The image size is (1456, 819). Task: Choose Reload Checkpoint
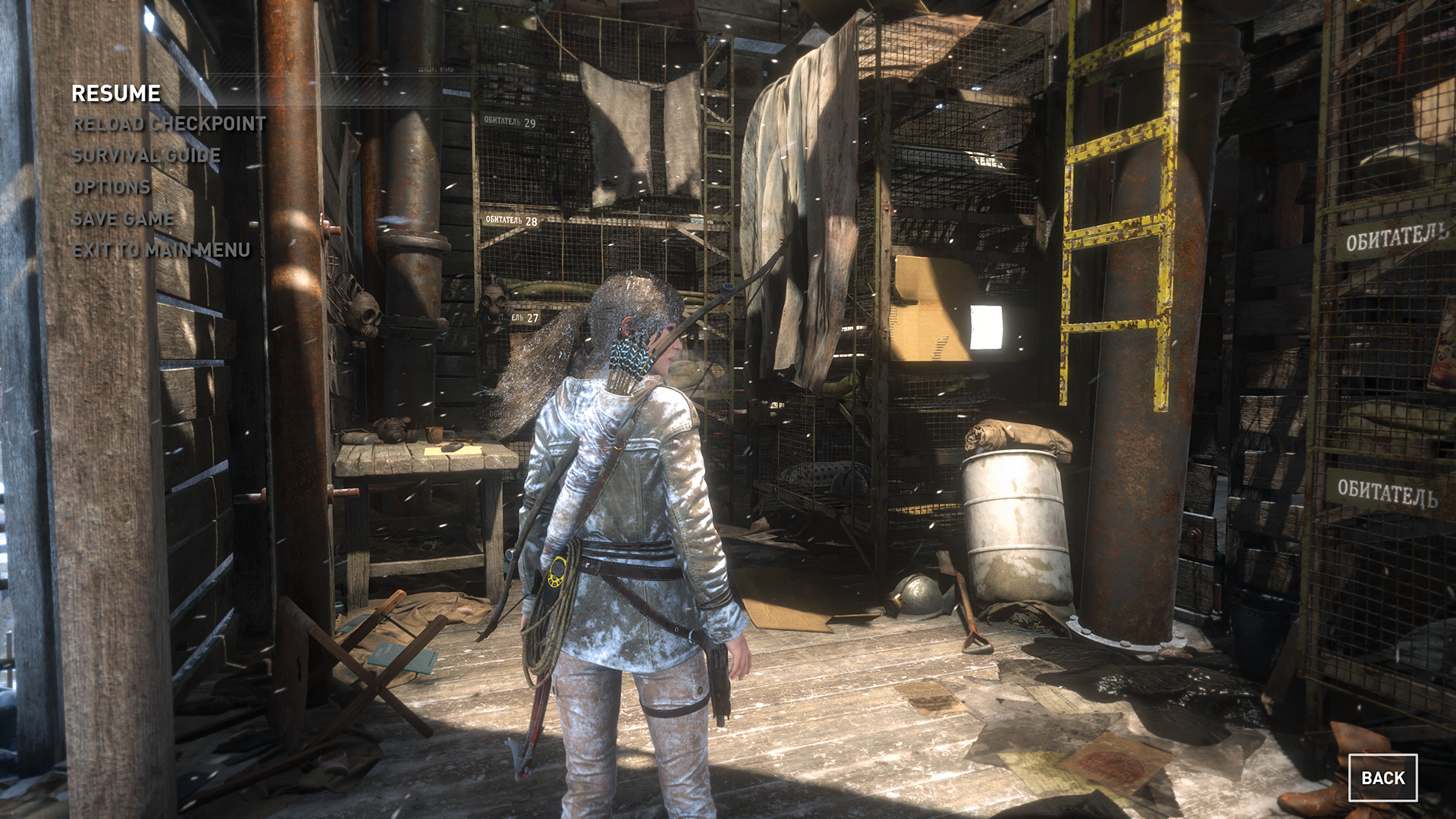pos(169,124)
